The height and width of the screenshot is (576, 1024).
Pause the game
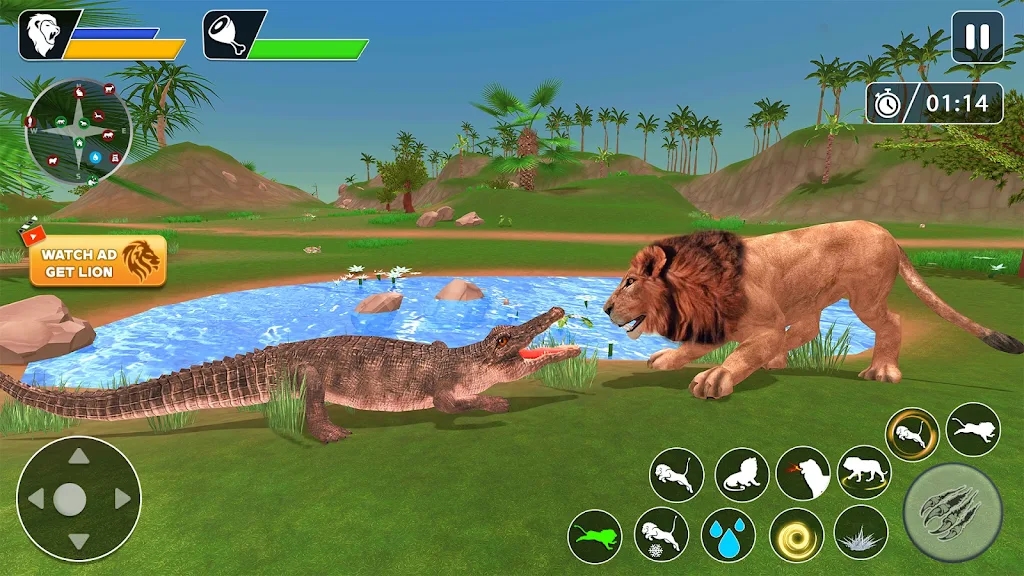[x=976, y=38]
